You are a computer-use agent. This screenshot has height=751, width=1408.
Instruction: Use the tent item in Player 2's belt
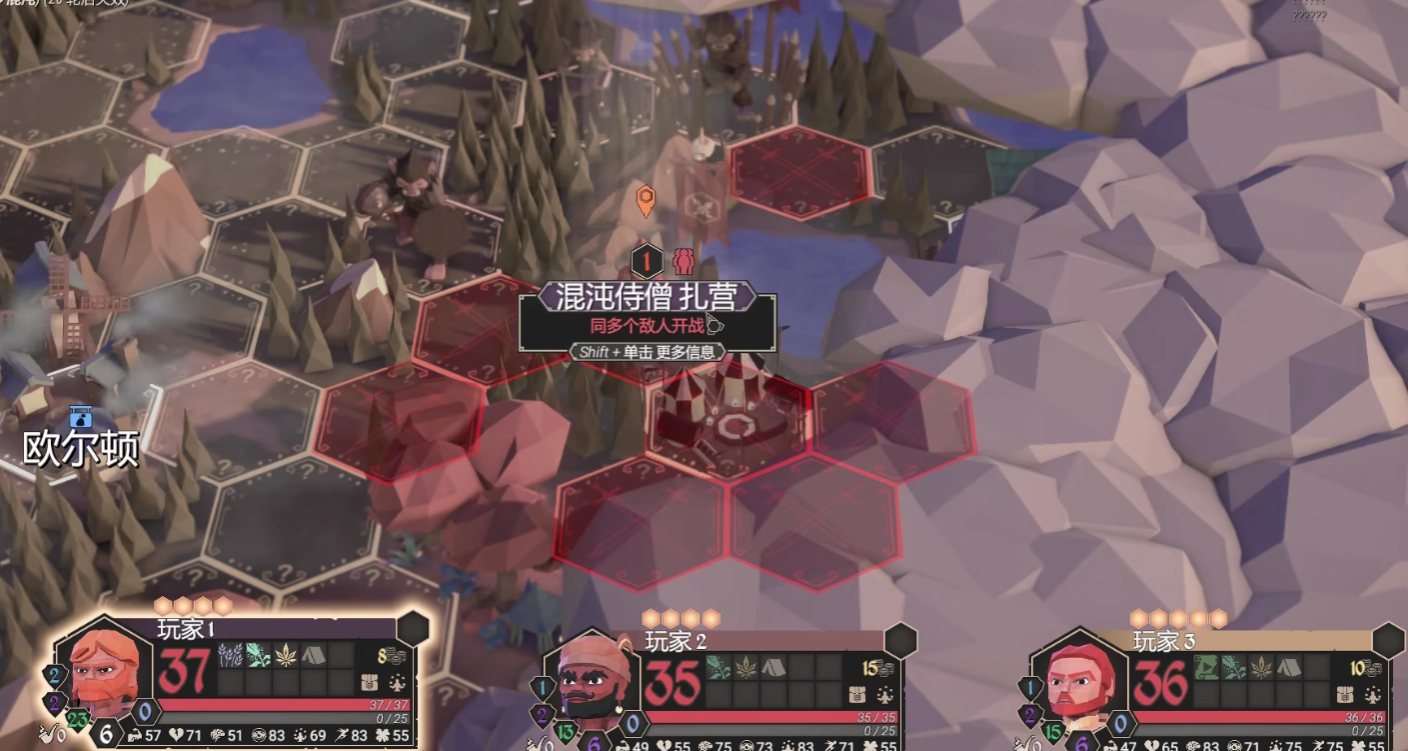tap(773, 667)
